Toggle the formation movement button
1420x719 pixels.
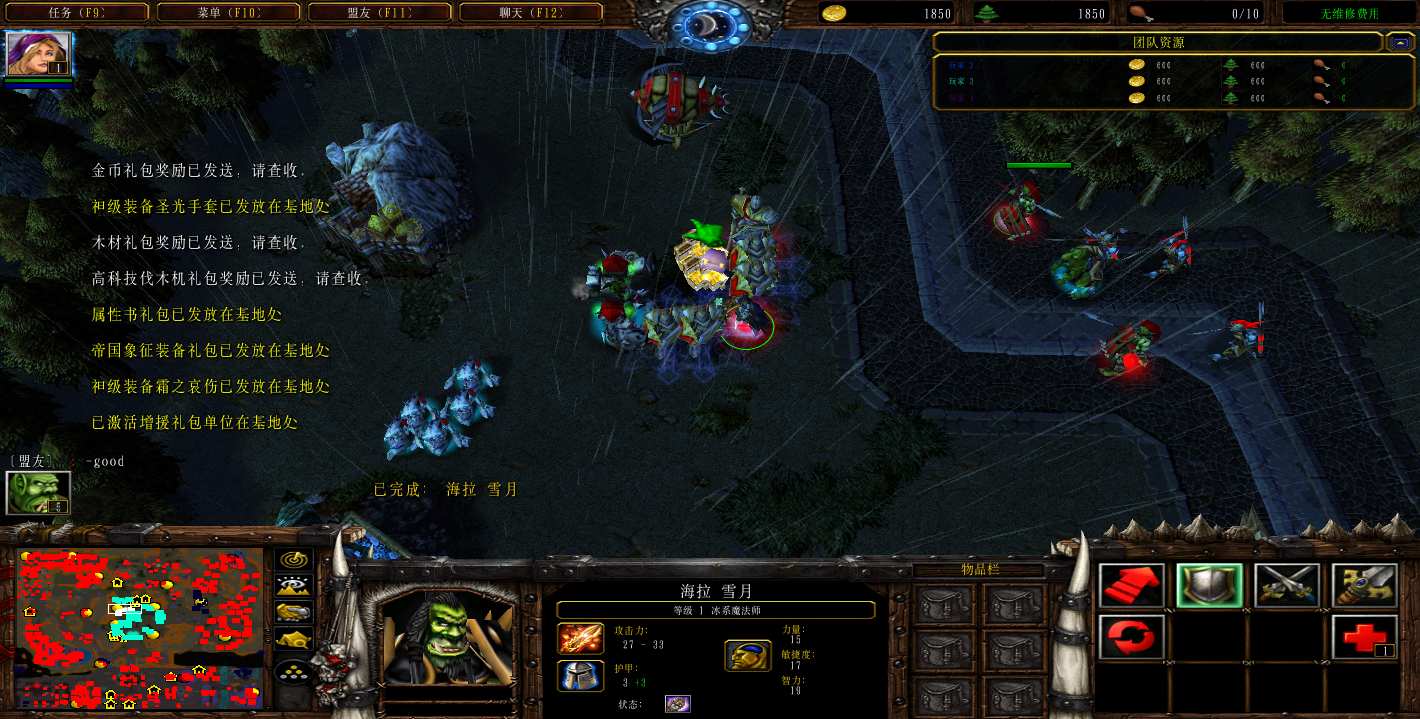tap(294, 671)
